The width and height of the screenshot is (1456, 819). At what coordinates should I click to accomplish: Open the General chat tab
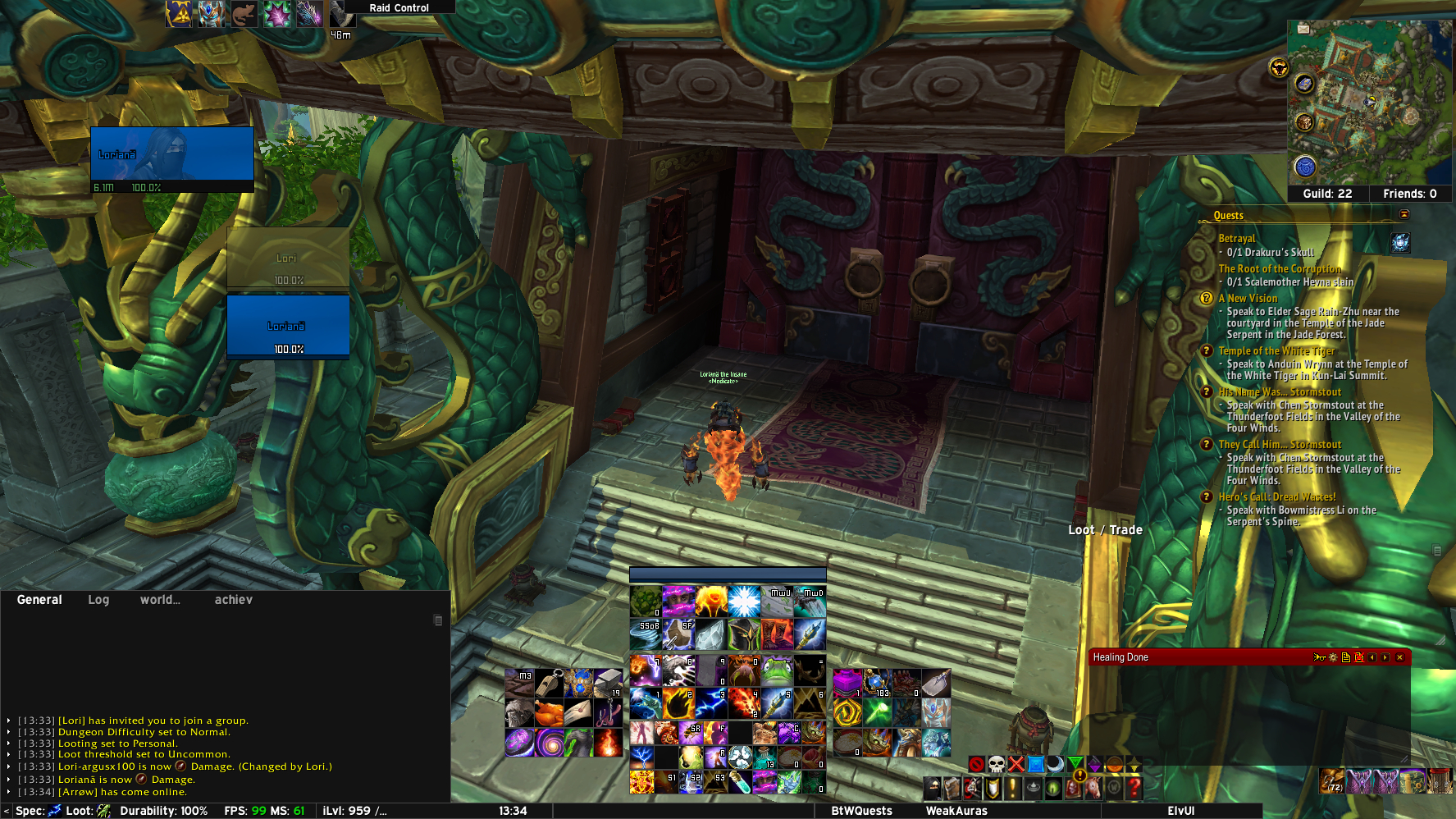tap(39, 600)
